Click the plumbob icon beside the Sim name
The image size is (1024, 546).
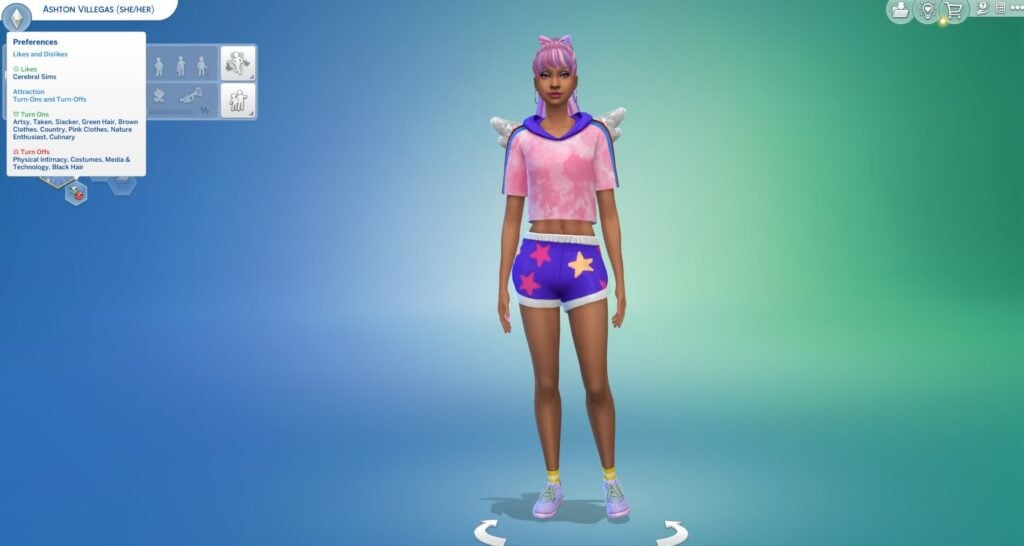coord(17,16)
